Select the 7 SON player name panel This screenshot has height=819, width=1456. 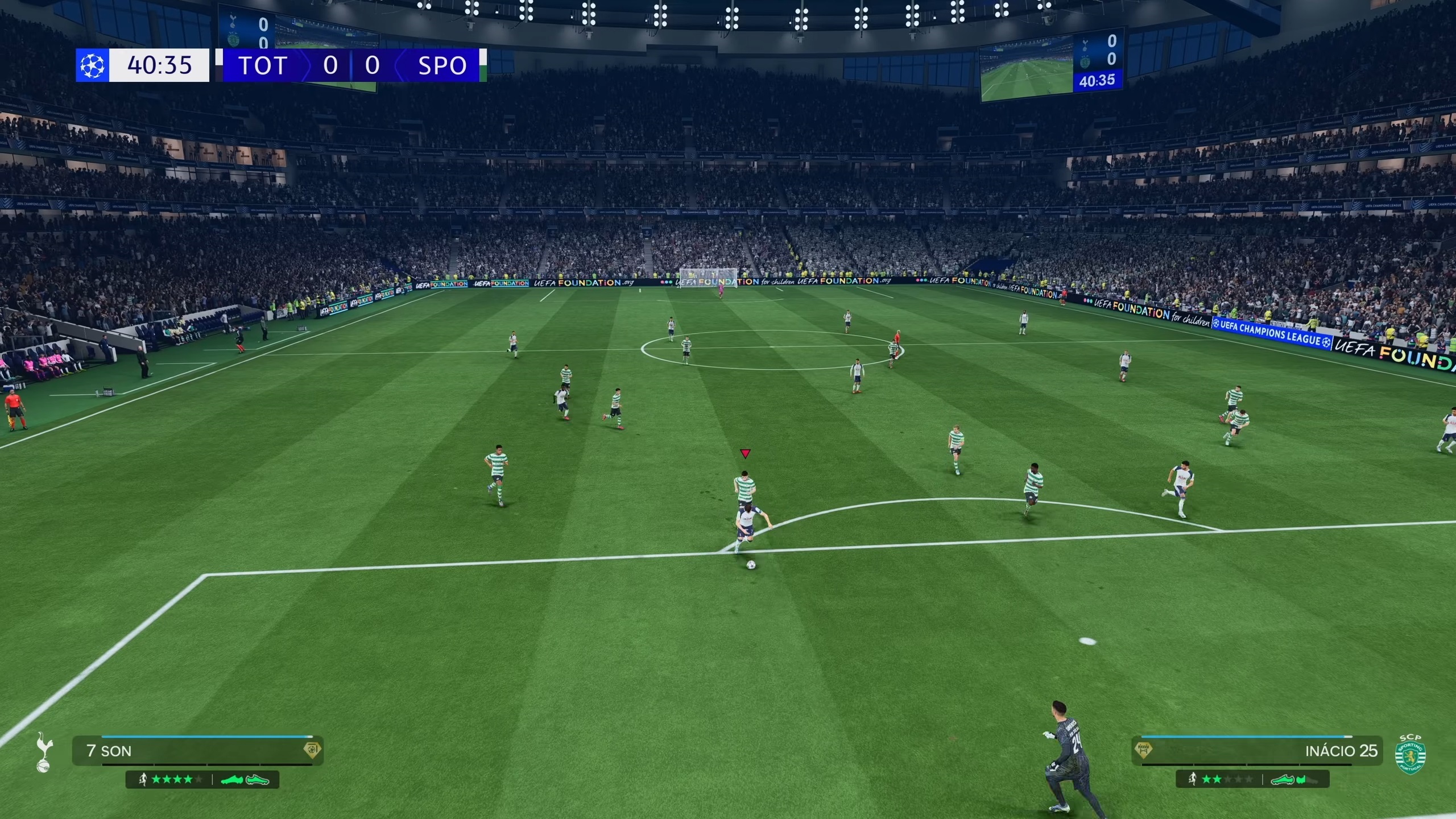pyautogui.click(x=197, y=751)
